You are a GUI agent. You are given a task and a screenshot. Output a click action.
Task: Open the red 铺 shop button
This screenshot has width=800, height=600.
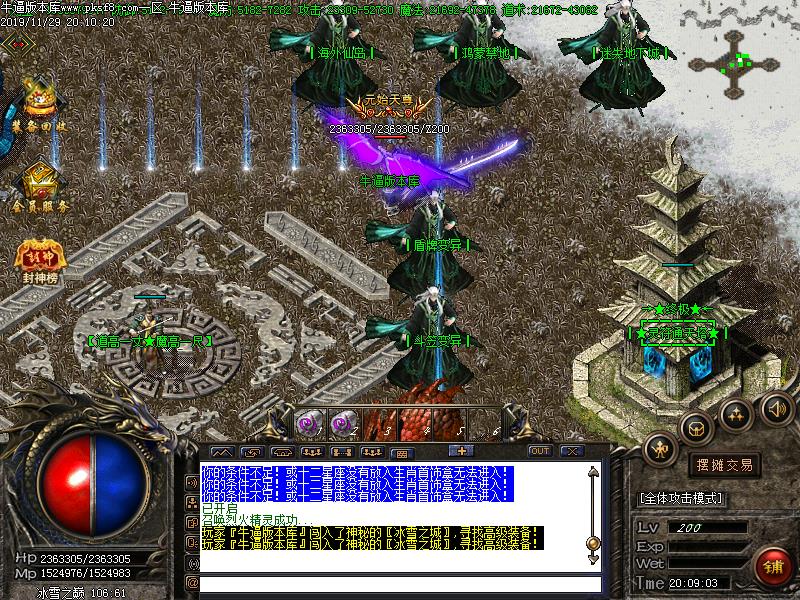pos(771,566)
